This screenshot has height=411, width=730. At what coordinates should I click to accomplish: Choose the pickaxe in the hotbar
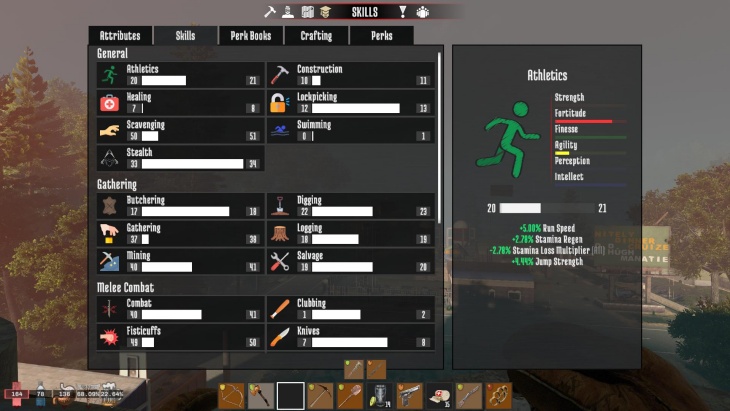click(321, 396)
